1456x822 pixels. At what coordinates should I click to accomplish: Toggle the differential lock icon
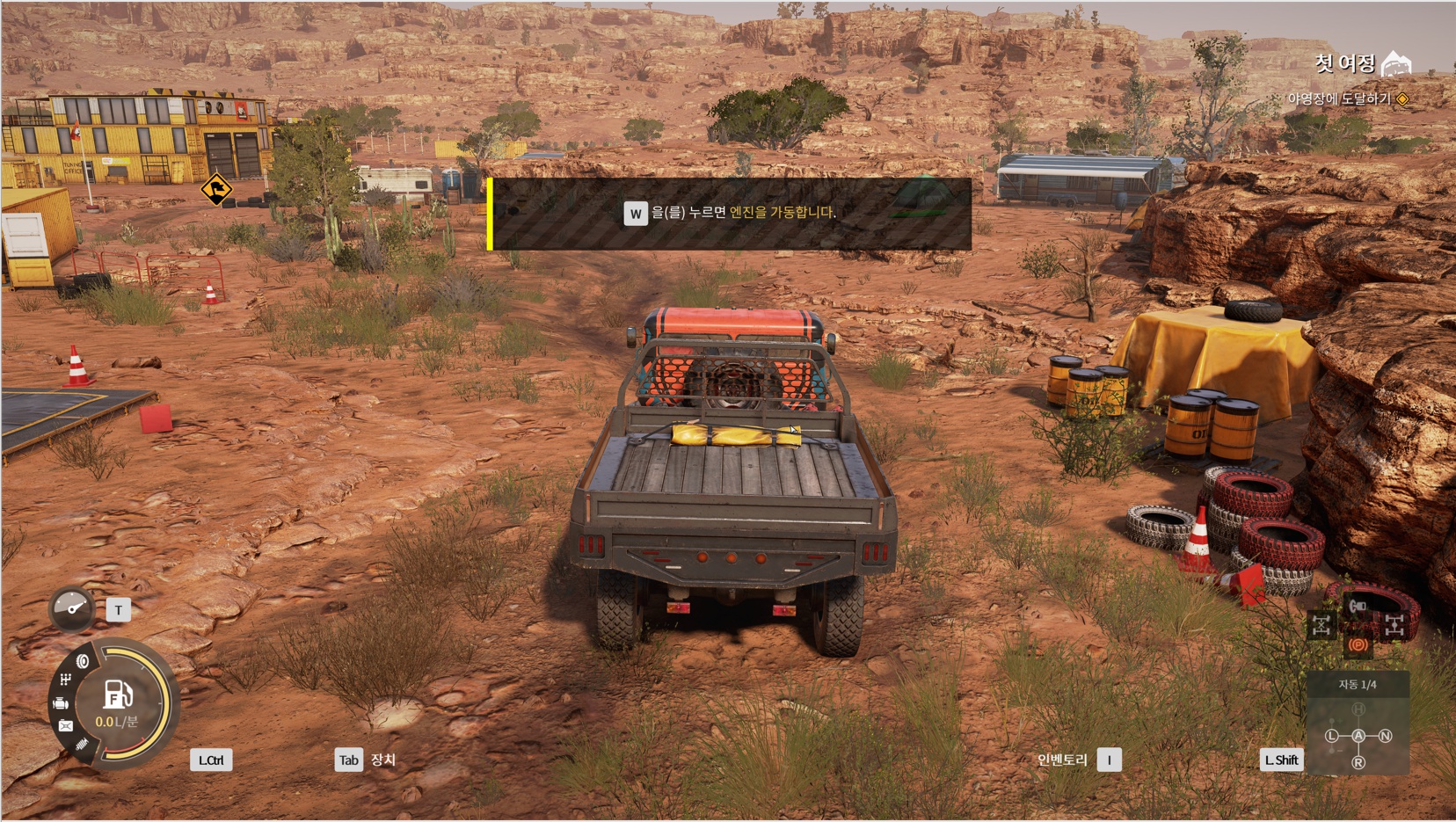[1321, 625]
